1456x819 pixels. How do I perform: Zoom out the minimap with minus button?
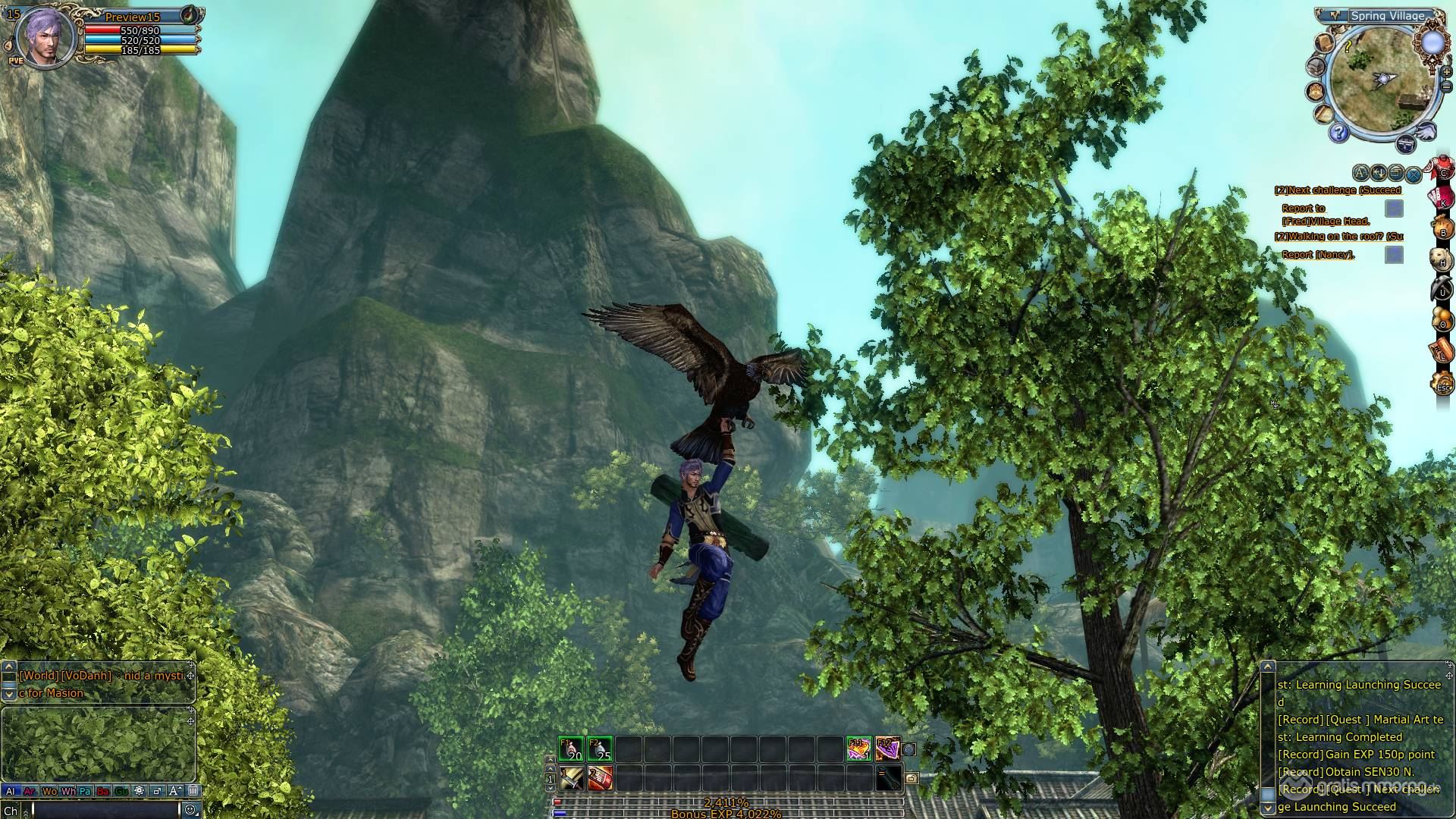(x=1447, y=87)
